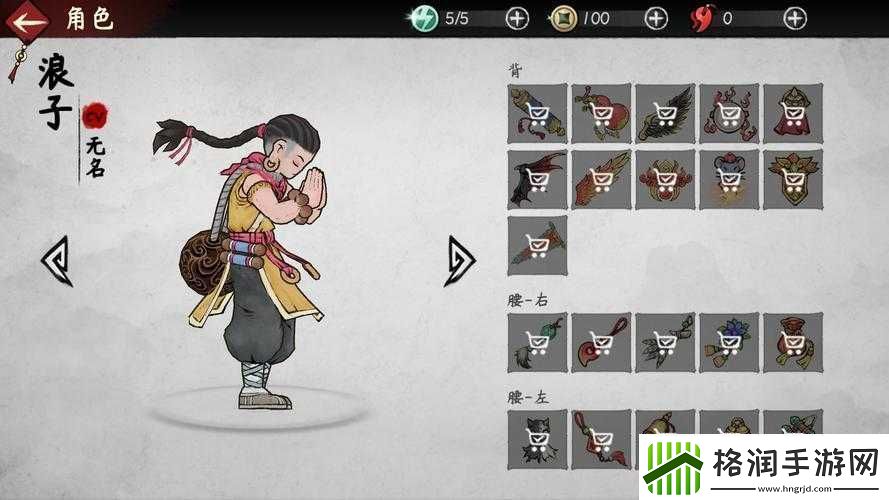Viewport: 889px width, 500px height.
Task: Select the black cat left-waist item
Action: (x=537, y=437)
